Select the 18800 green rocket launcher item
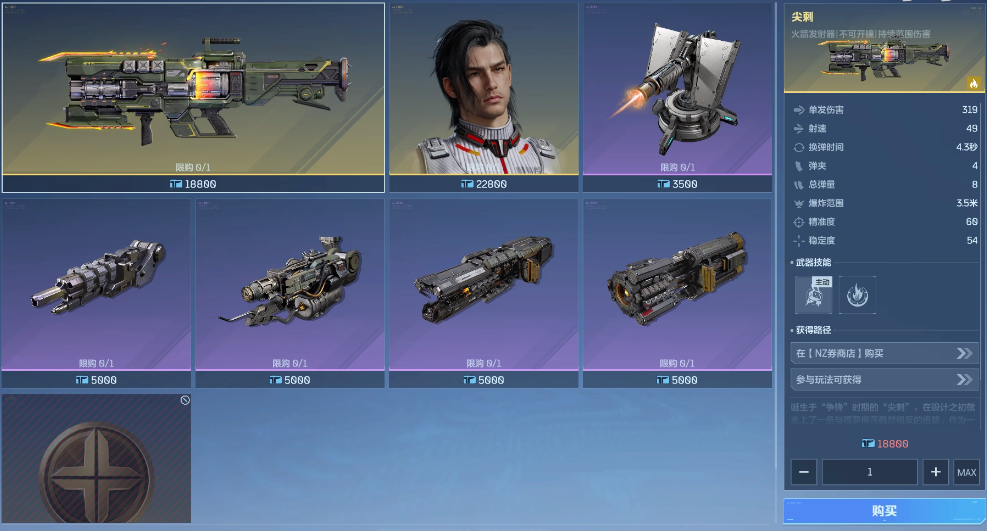Image resolution: width=987 pixels, height=531 pixels. click(x=193, y=97)
